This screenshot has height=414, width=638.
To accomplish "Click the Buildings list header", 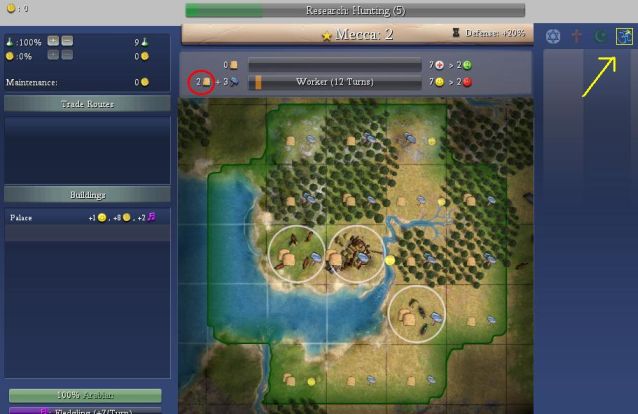I will [x=87, y=194].
